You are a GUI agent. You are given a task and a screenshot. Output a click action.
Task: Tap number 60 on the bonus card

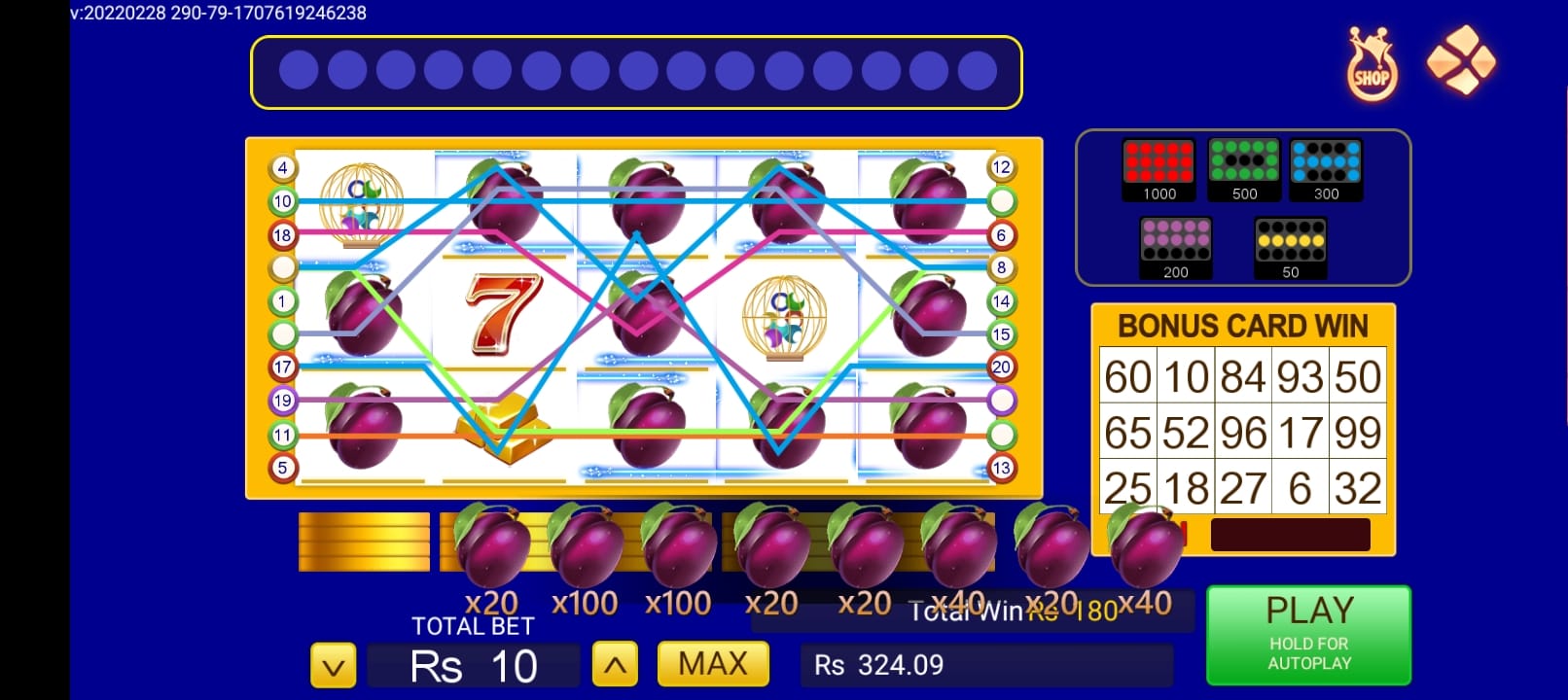(x=1127, y=376)
